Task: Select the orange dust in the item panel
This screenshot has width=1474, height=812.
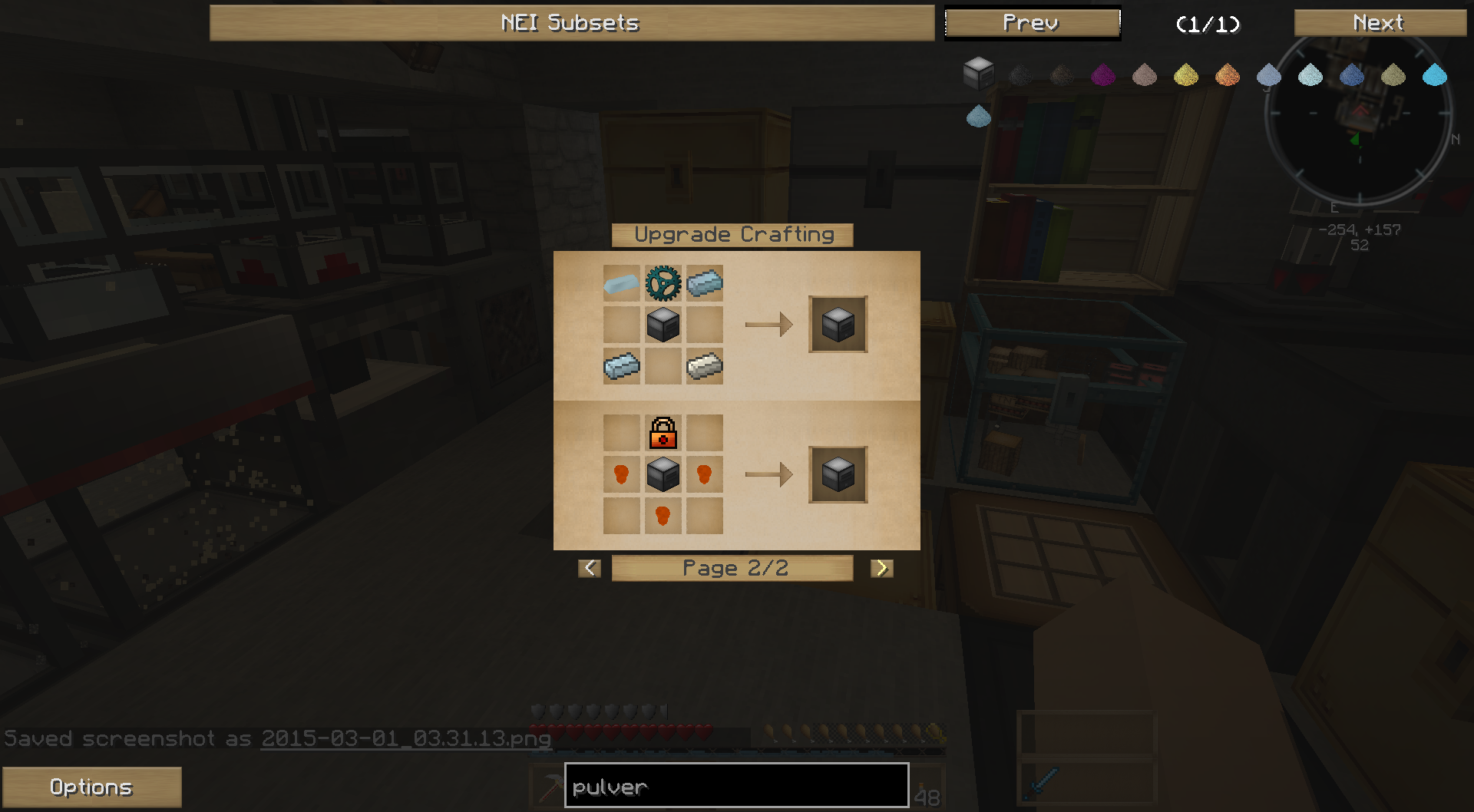Action: 1228,74
